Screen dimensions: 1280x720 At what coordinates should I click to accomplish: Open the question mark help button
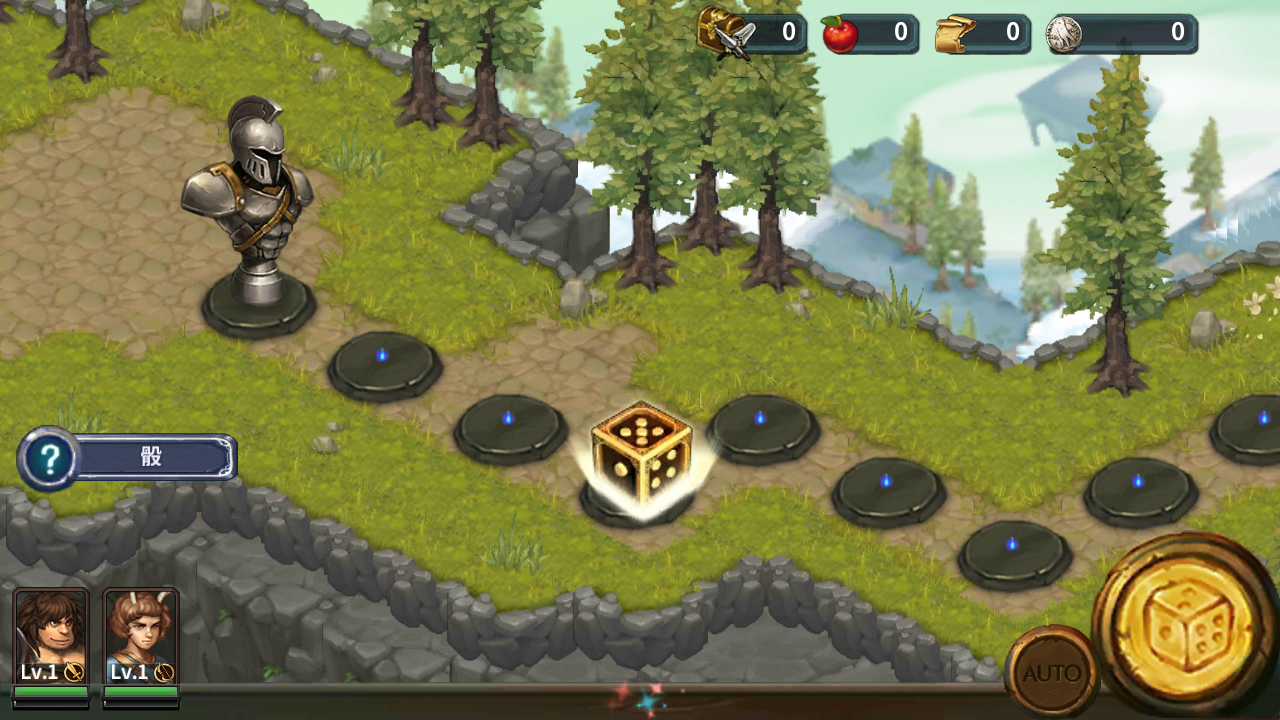tap(48, 459)
